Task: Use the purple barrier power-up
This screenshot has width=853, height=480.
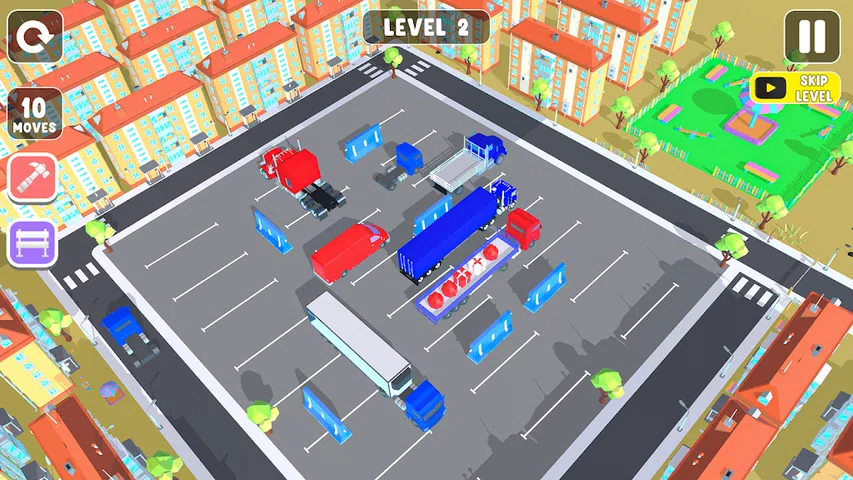Action: coord(34,244)
